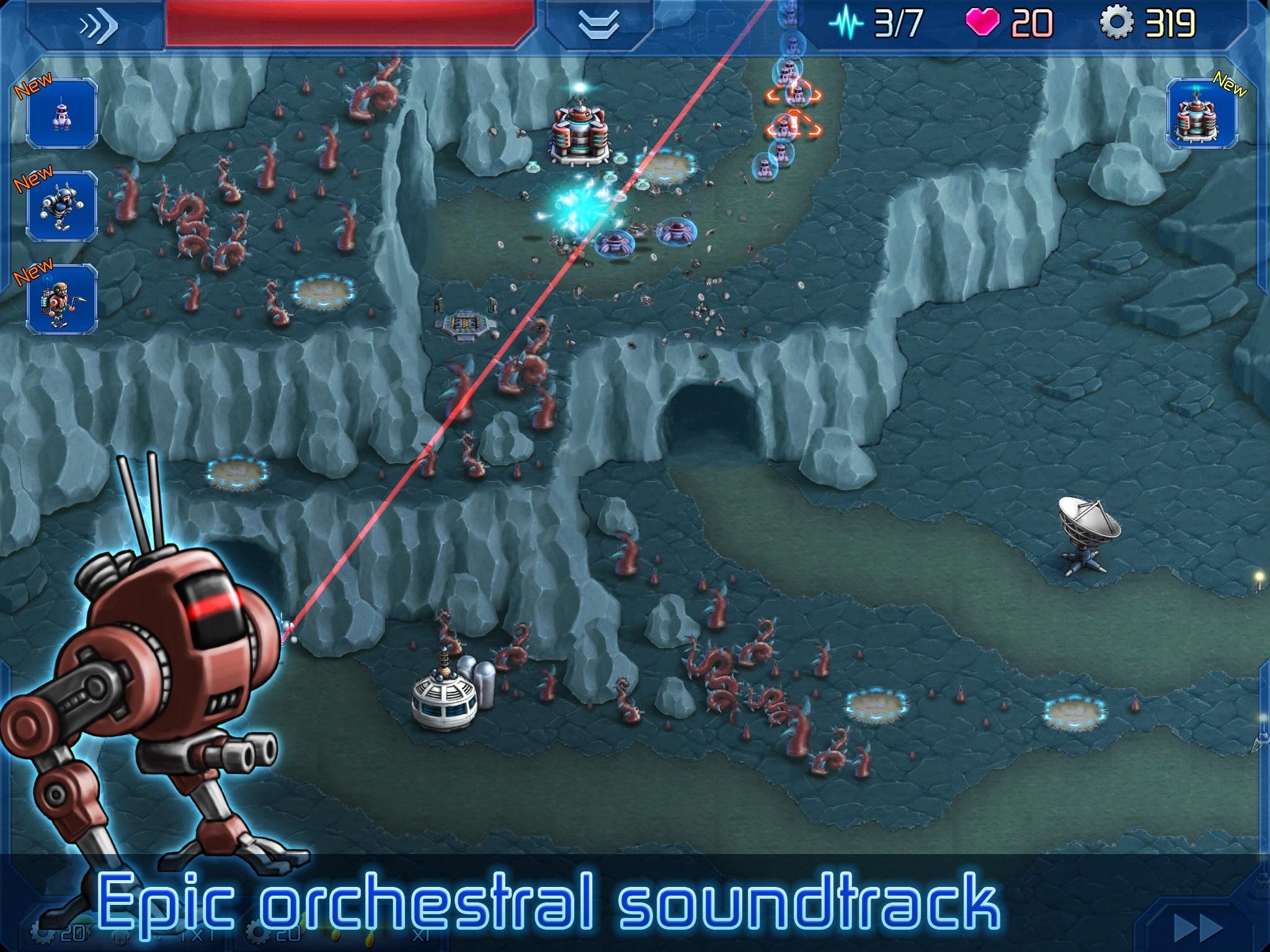Select the small purple robot unit card
1270x952 pixels.
[x=62, y=115]
